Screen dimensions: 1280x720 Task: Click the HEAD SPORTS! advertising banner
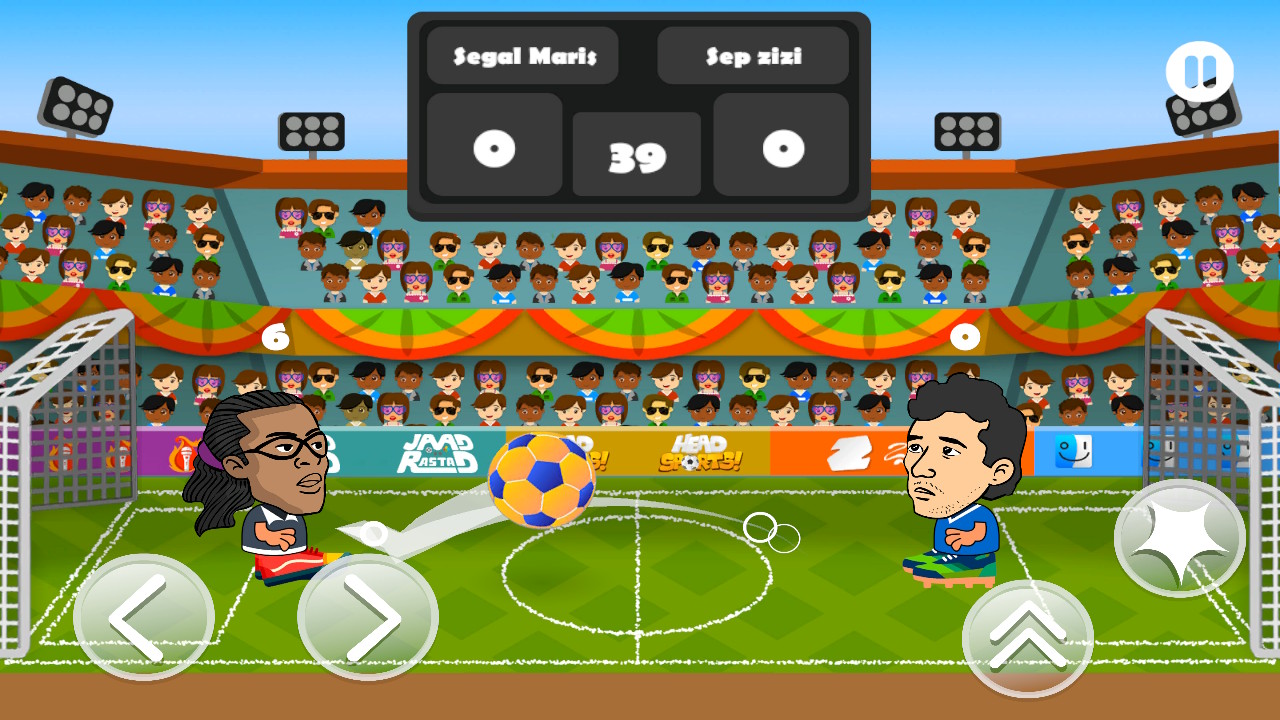701,453
